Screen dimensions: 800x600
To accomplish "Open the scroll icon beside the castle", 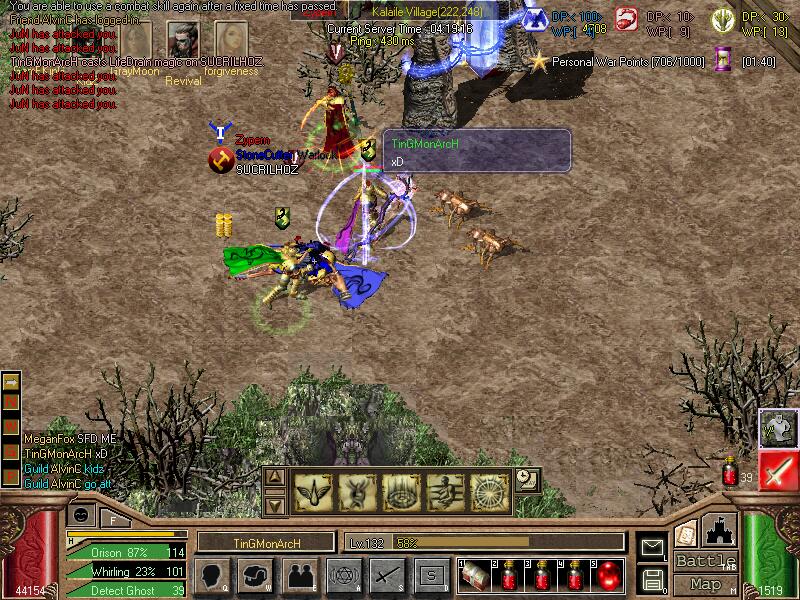I will click(x=686, y=532).
